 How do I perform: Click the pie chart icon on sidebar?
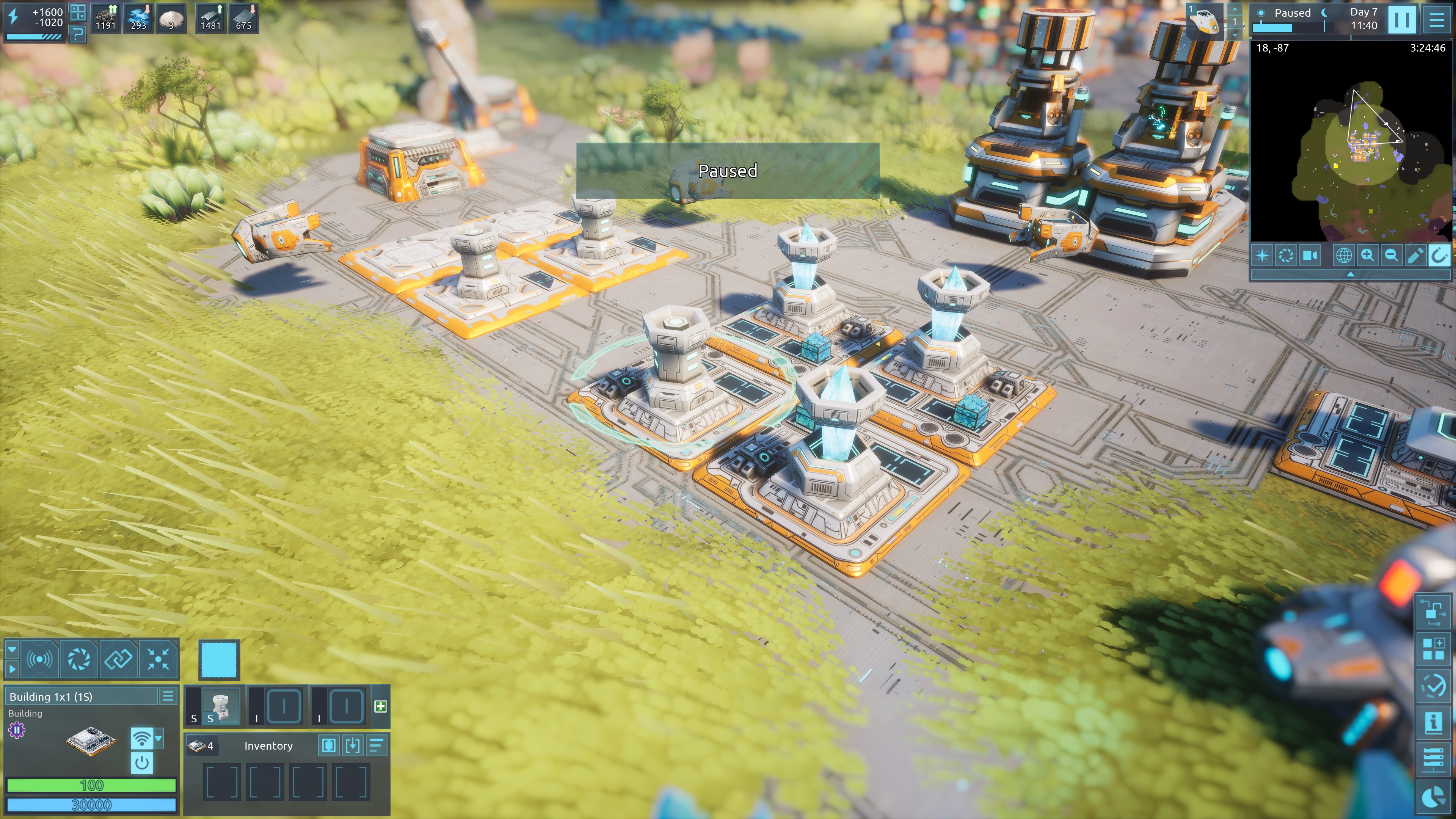pos(1432,797)
